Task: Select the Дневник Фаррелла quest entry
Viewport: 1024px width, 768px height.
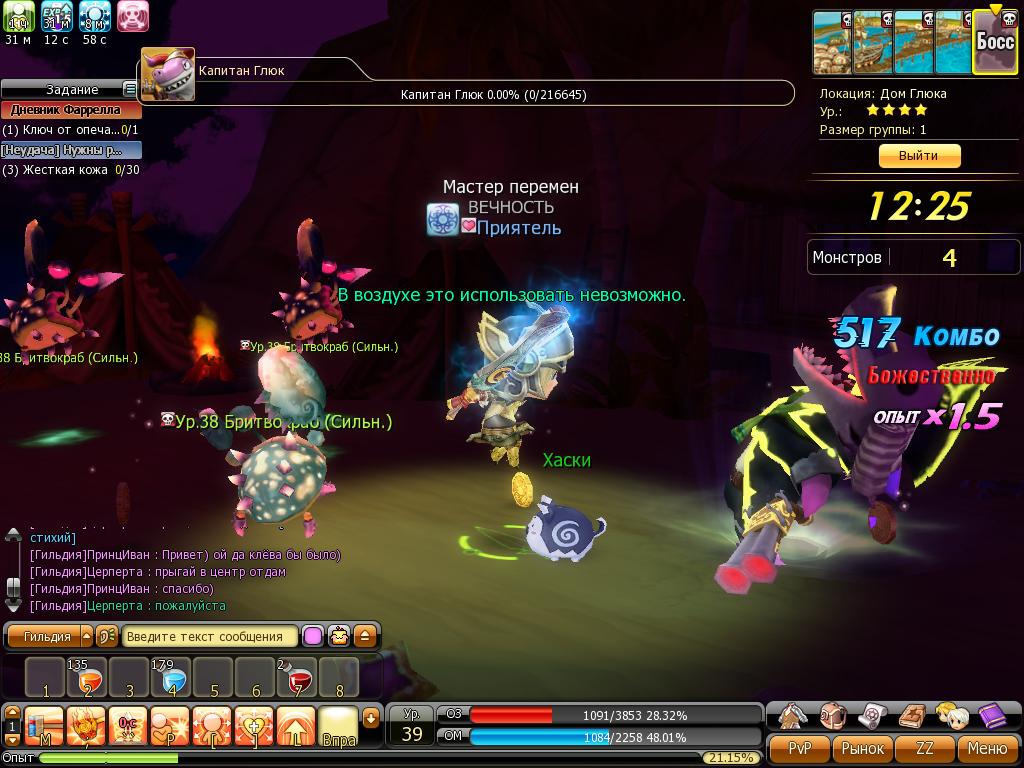Action: click(x=66, y=110)
